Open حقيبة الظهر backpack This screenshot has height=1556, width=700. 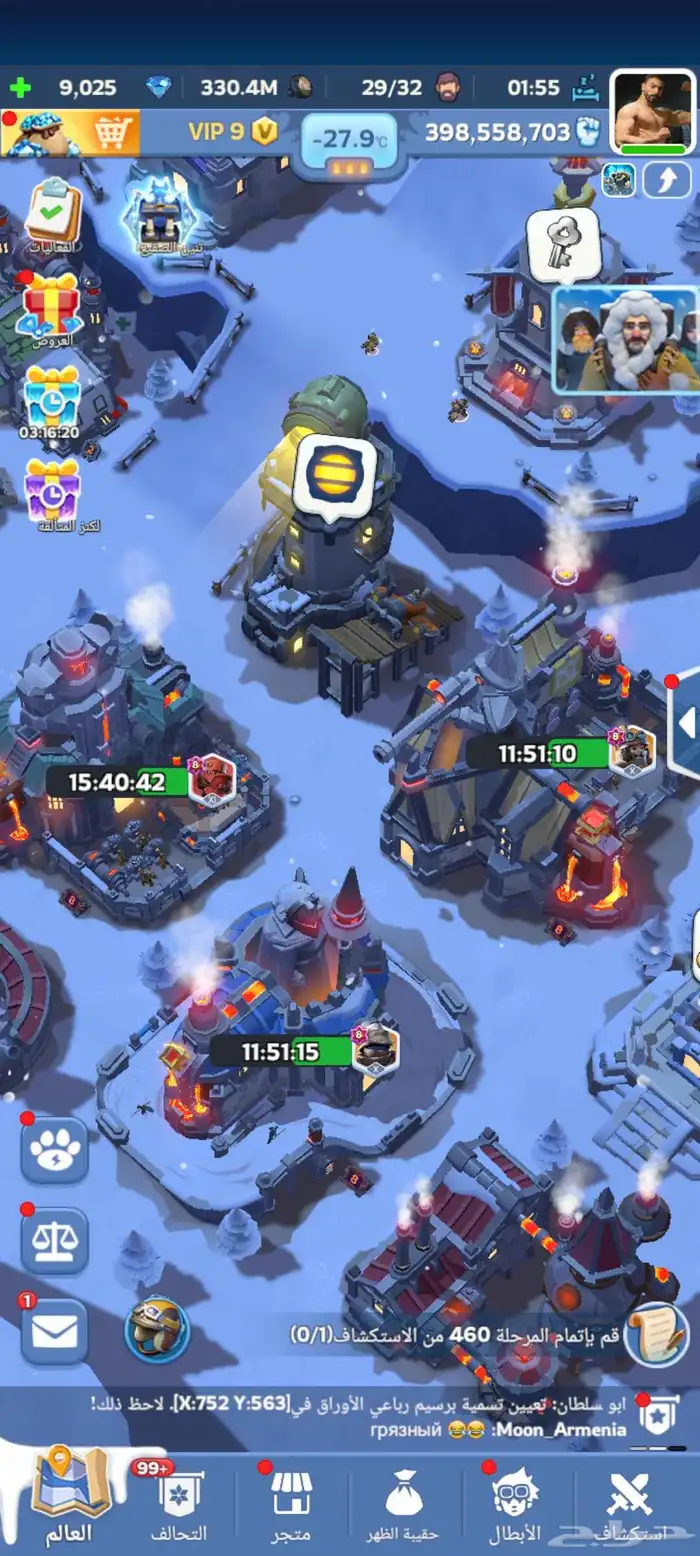click(406, 1506)
